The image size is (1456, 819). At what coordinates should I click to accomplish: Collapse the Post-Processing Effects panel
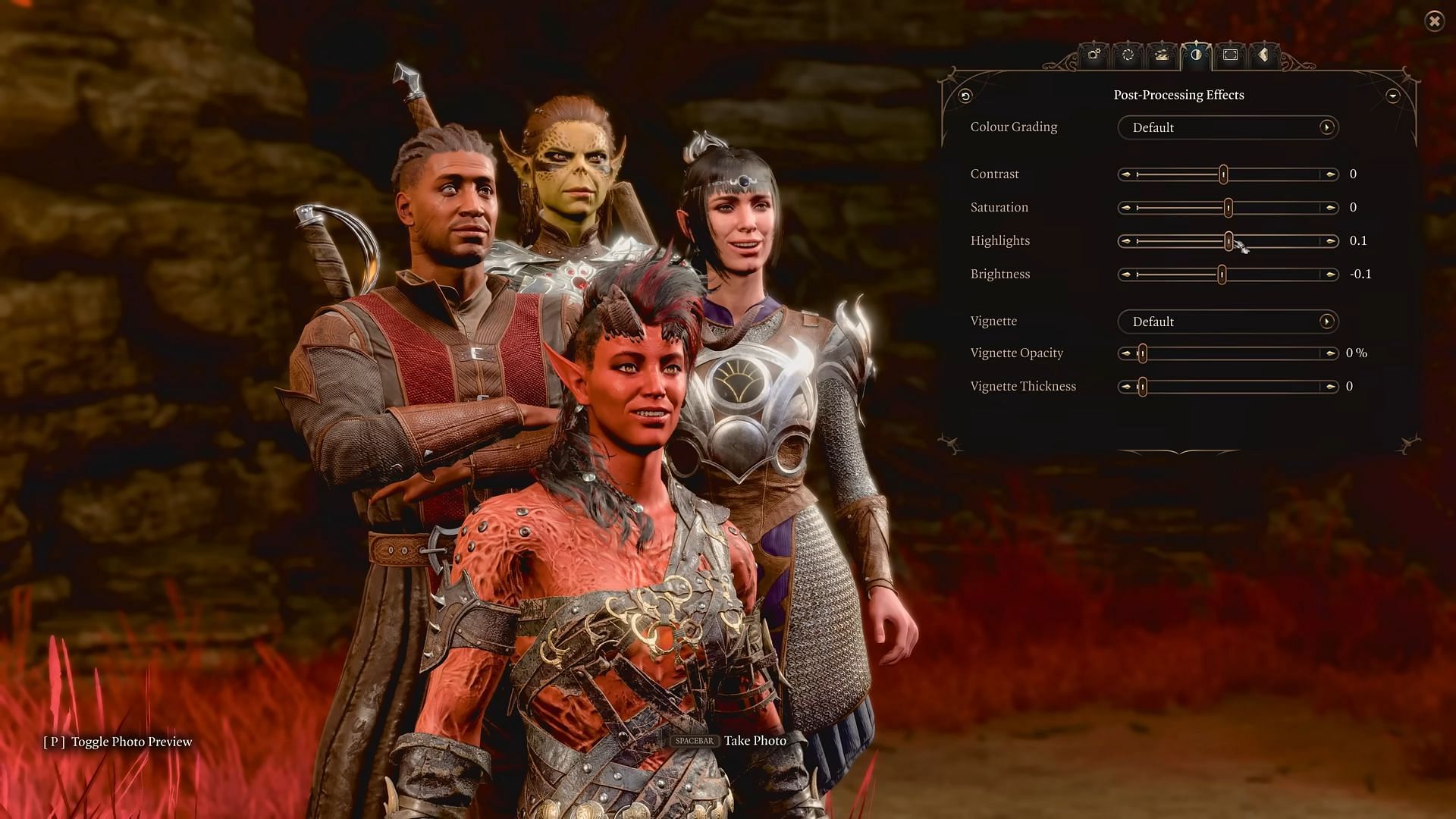point(1392,96)
